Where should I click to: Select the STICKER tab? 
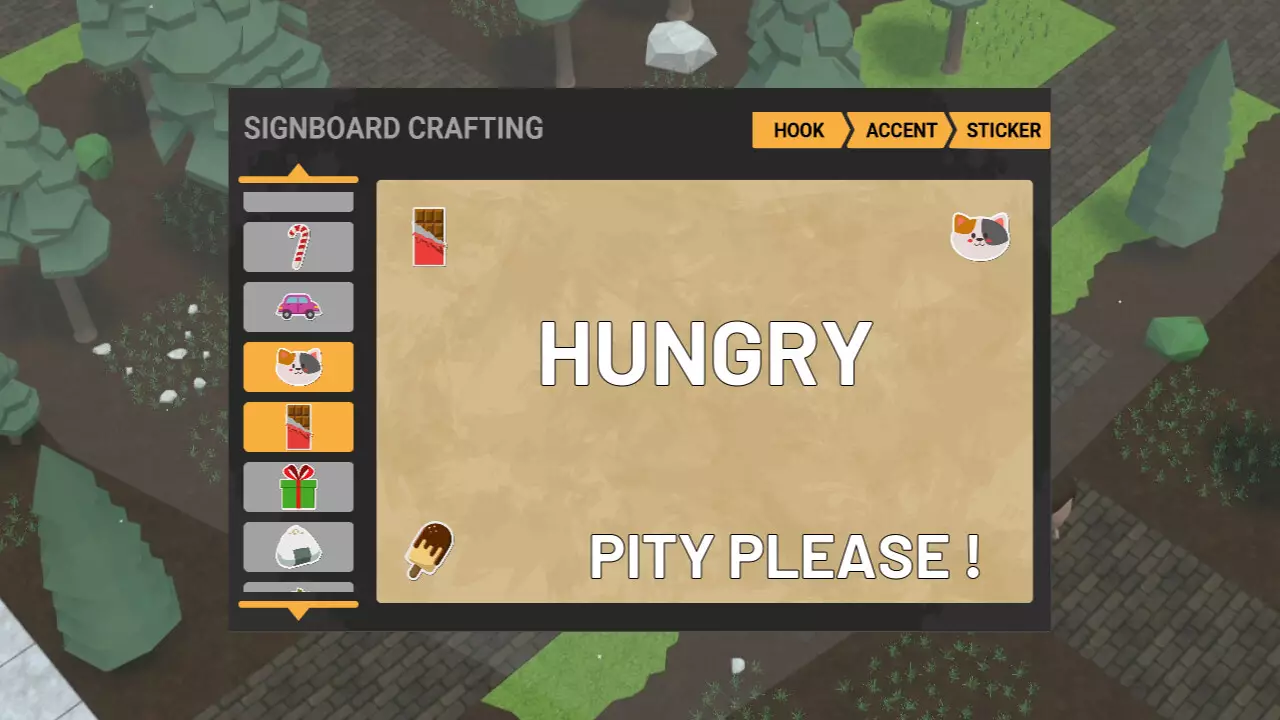[x=1004, y=130]
